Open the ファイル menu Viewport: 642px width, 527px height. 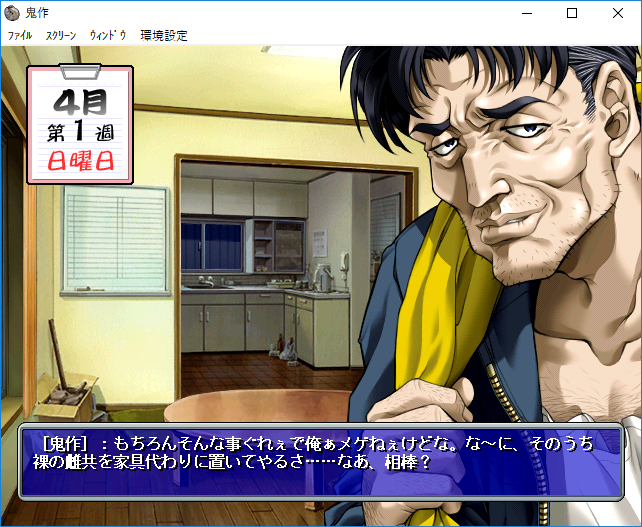tap(20, 35)
